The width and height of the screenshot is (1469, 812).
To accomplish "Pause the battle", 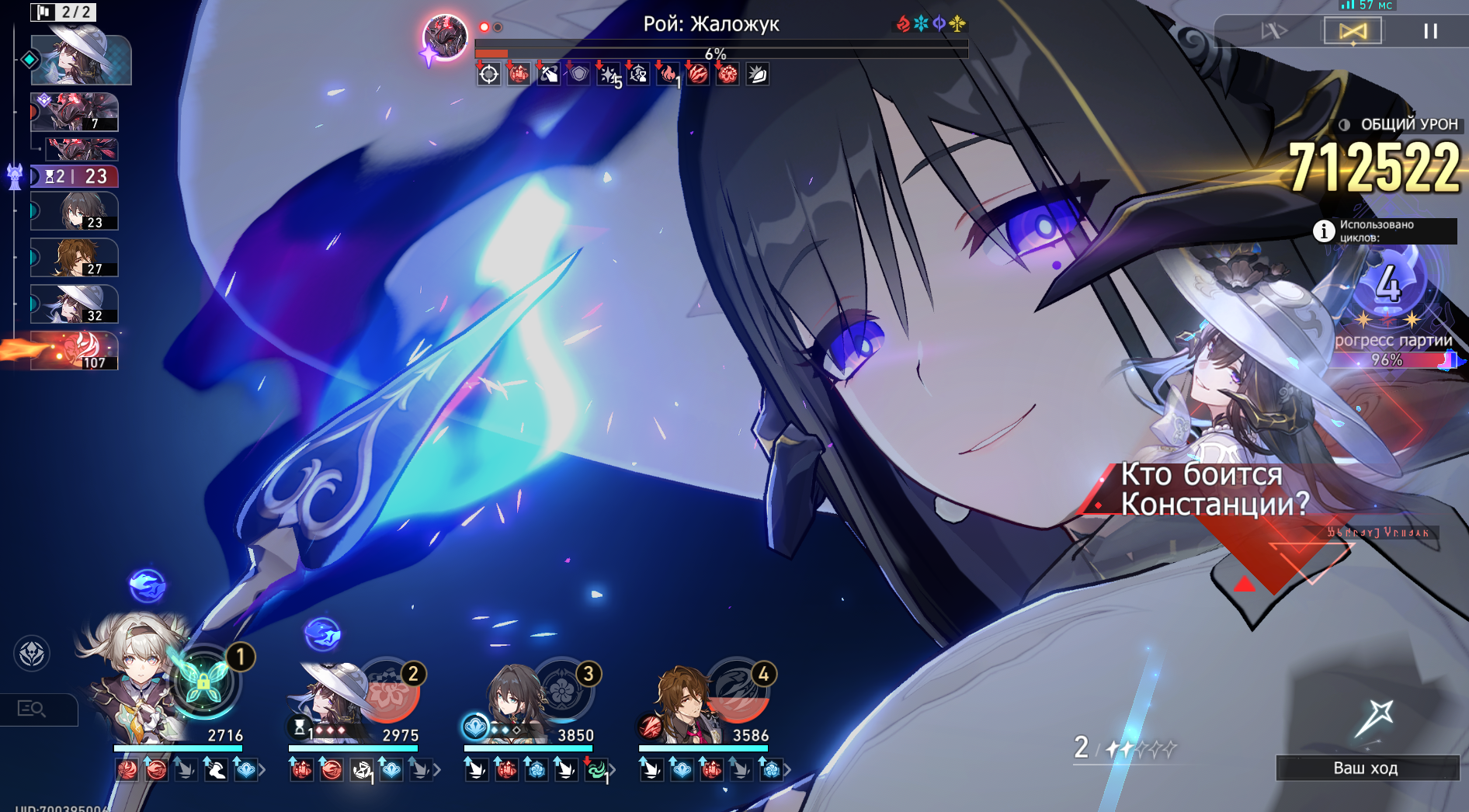I will (x=1430, y=31).
